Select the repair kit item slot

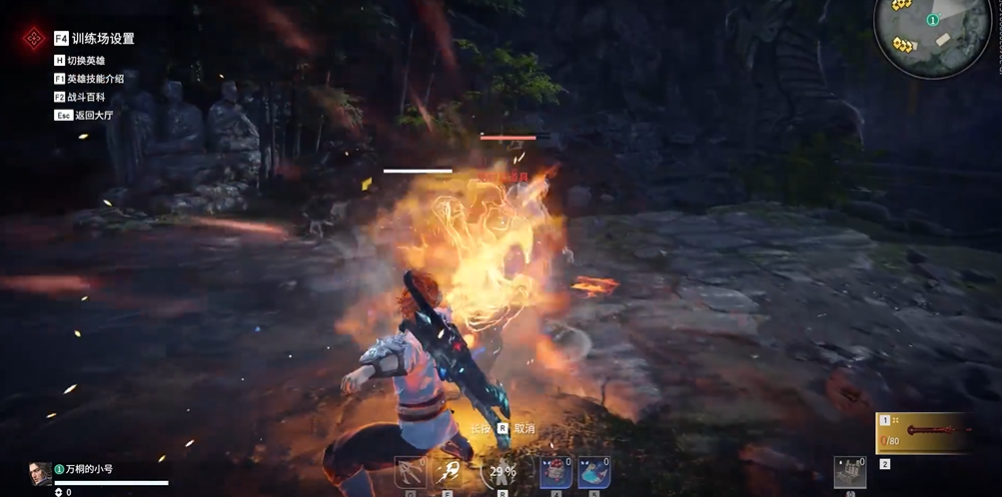[x=849, y=472]
